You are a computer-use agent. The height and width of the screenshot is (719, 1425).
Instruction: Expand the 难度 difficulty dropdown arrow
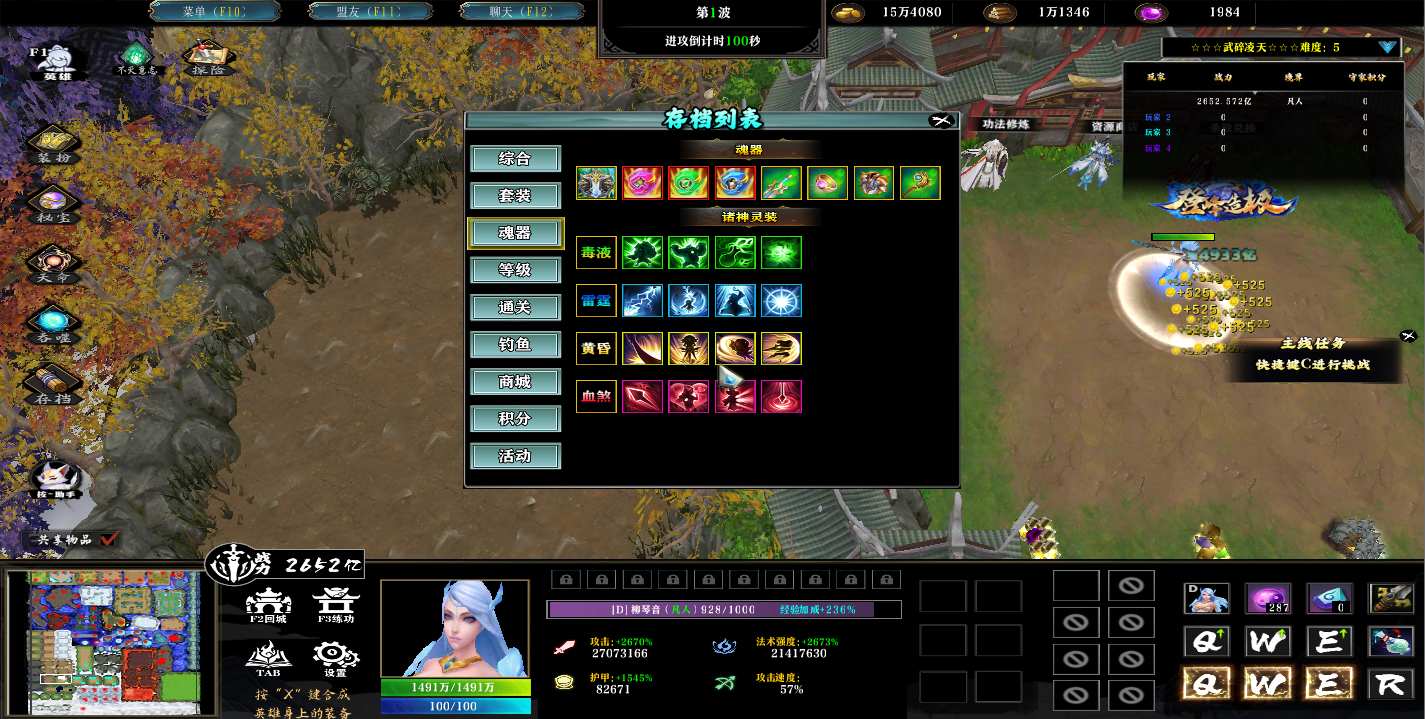[x=1387, y=47]
